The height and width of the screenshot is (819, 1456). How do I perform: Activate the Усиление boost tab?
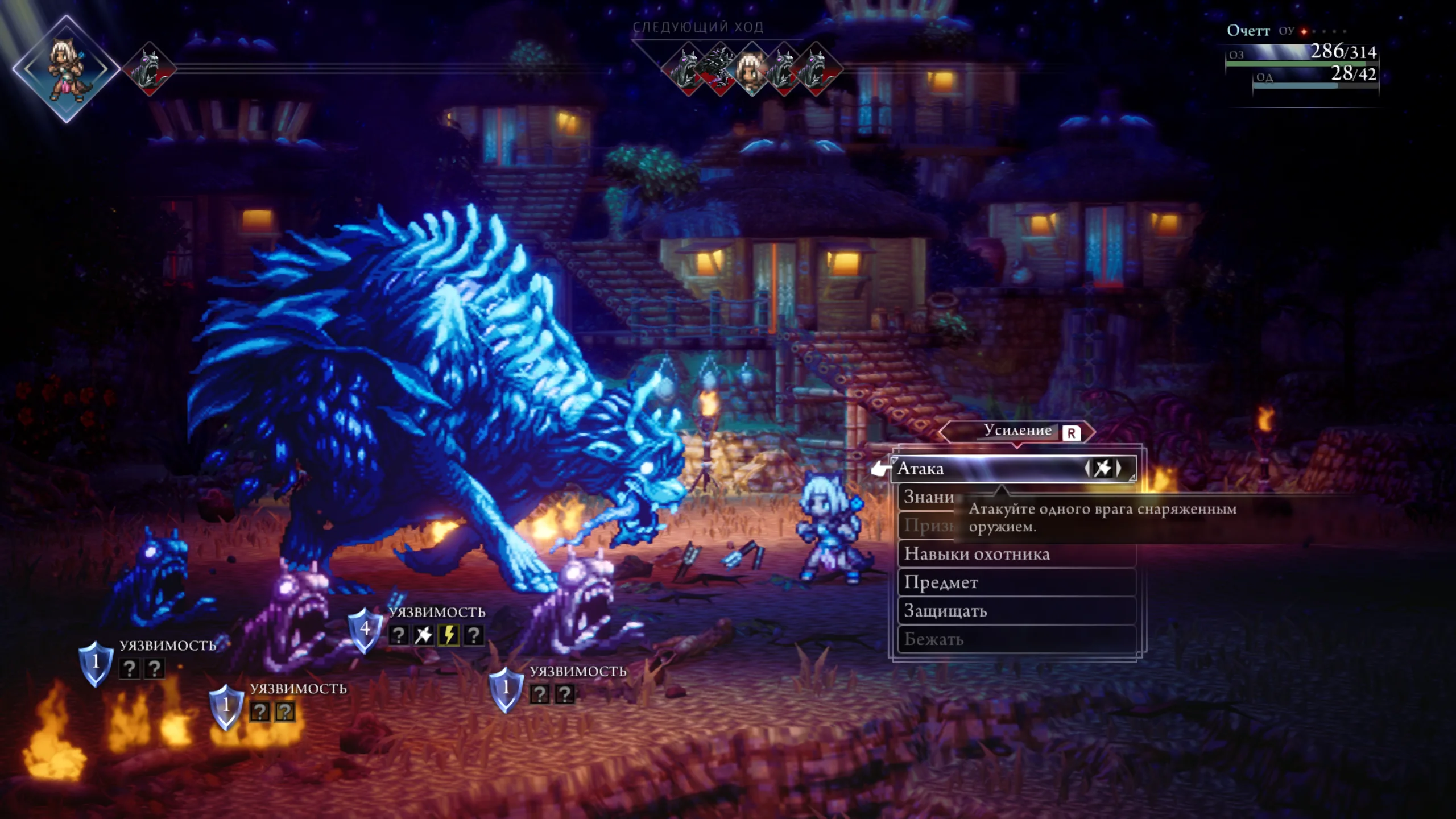click(x=1017, y=431)
